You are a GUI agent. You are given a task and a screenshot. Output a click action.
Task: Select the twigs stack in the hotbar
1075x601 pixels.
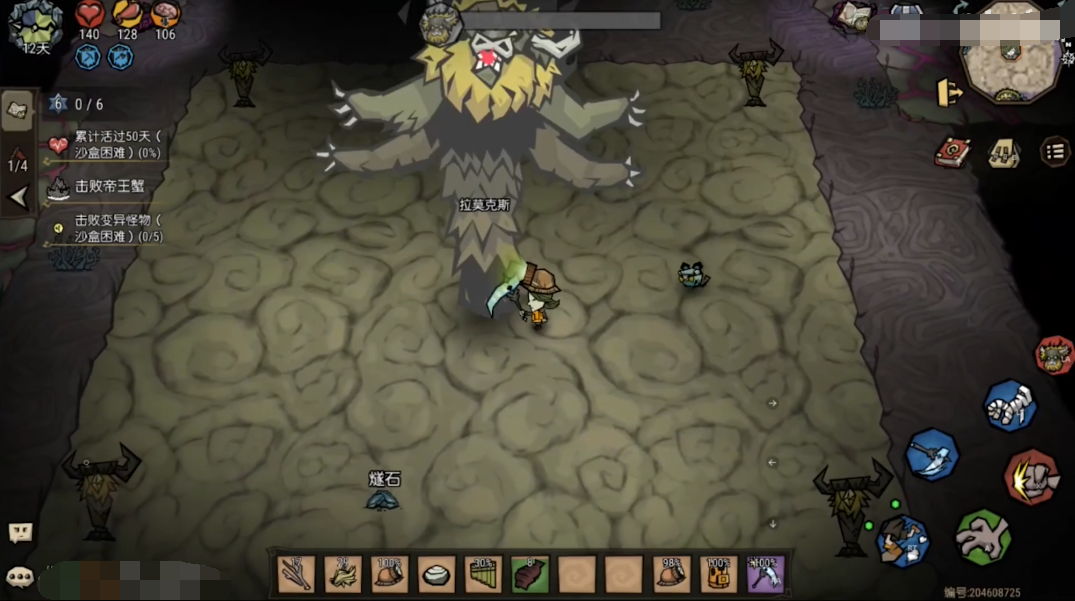pos(296,574)
